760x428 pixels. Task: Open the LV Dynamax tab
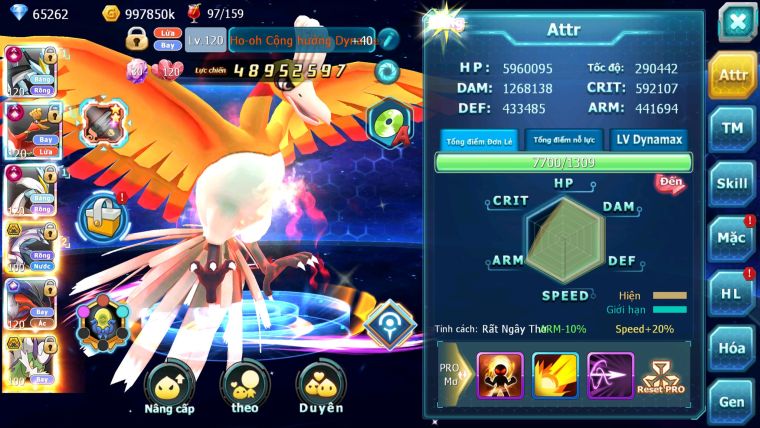[x=648, y=140]
